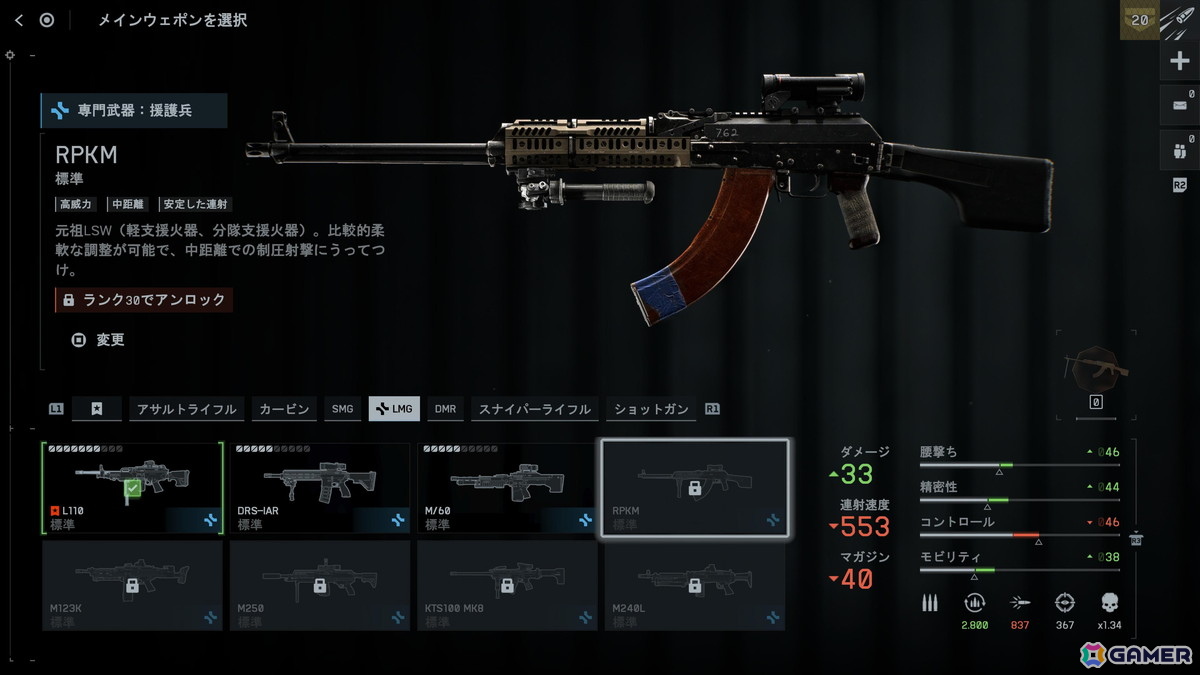Click the weapon preview thumbnail at right
The image size is (1200, 675).
coord(1096,369)
